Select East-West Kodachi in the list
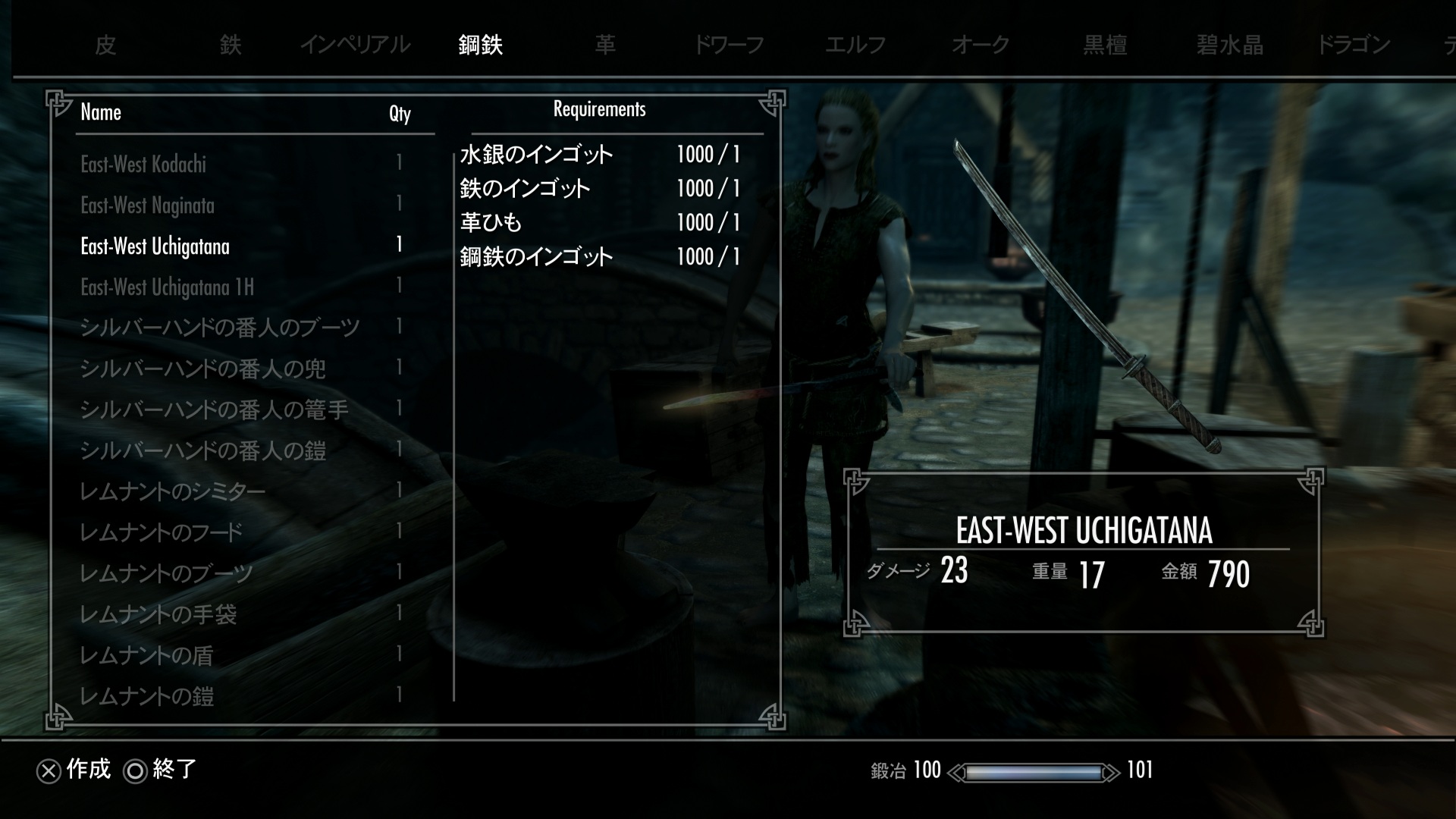 (x=143, y=165)
